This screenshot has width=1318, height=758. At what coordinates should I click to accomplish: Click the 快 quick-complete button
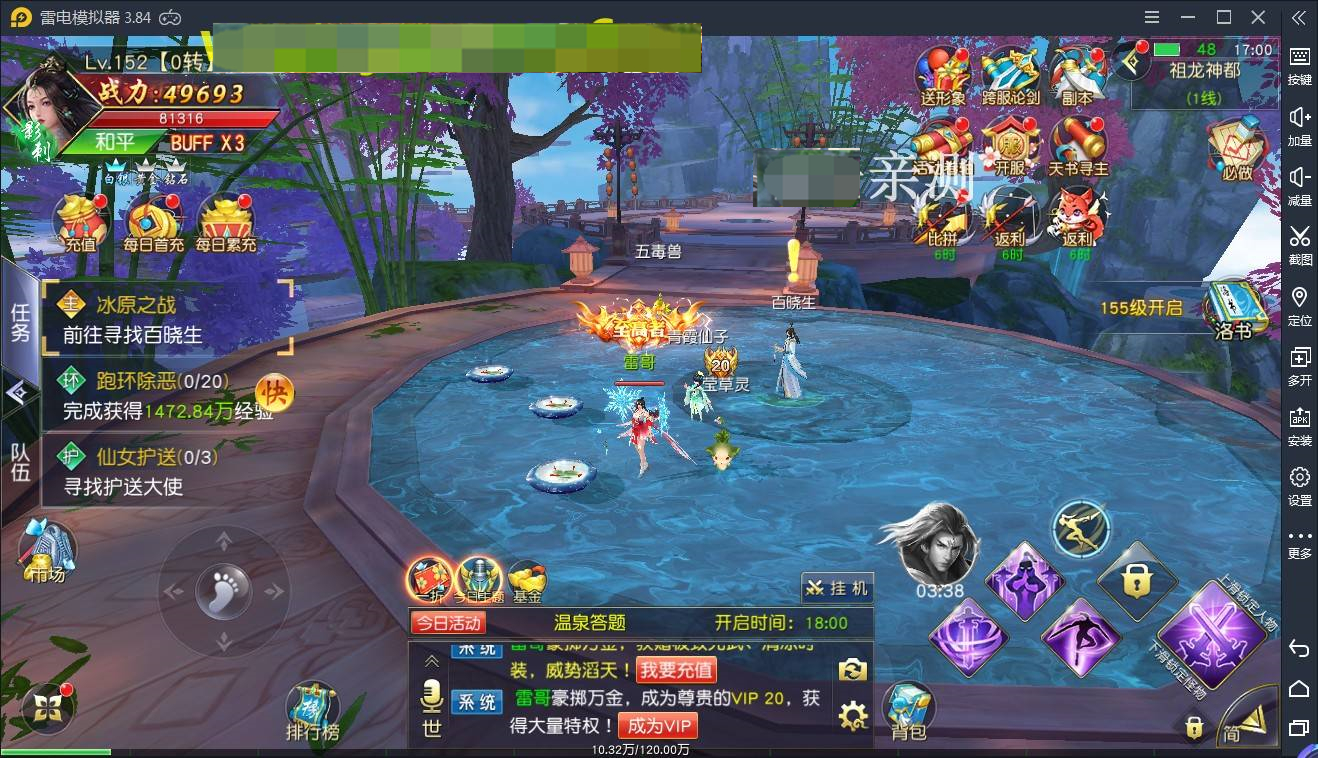point(273,393)
